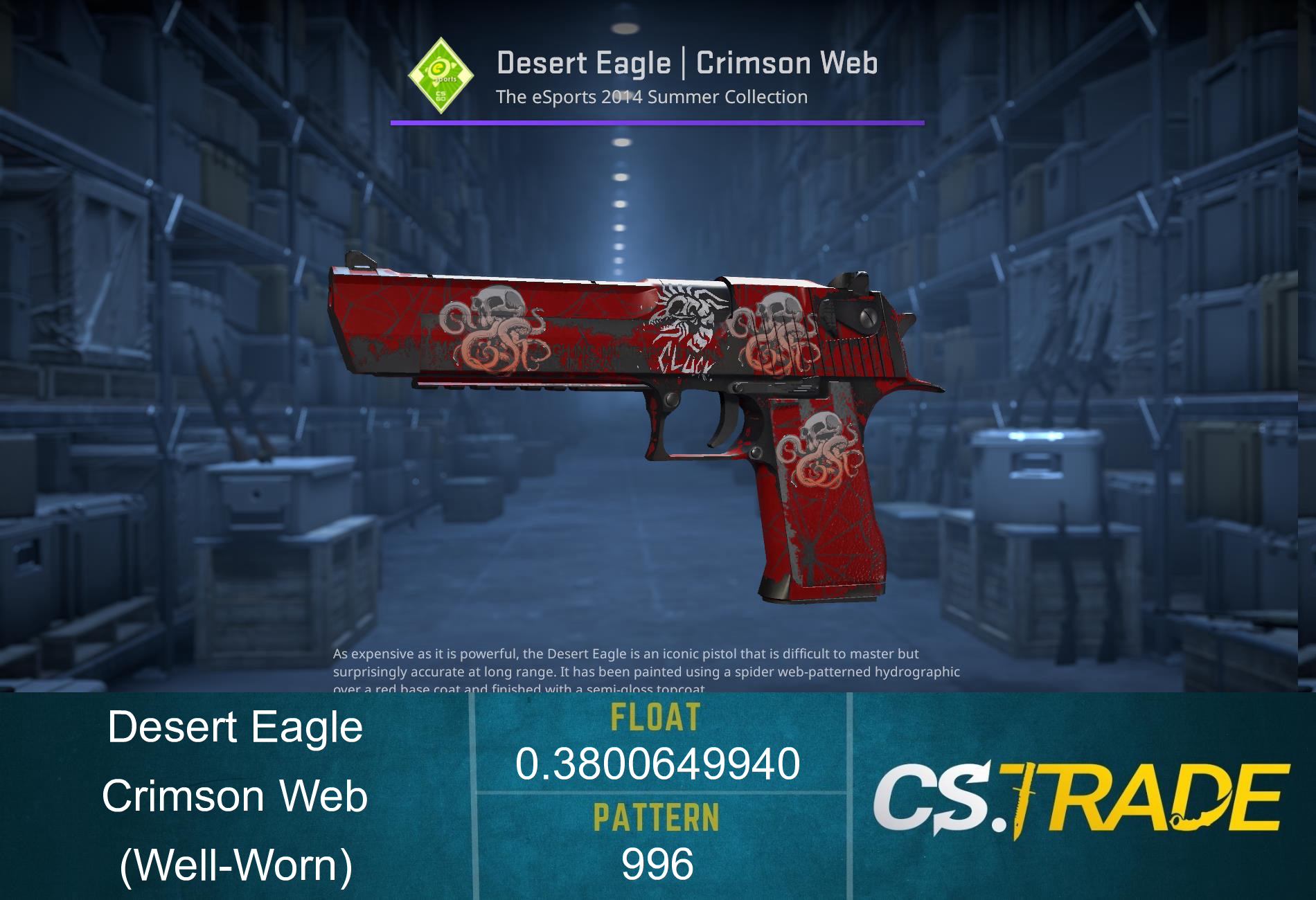The width and height of the screenshot is (1316, 900).
Task: Select The eSports 2014 Summer Collection label
Action: pos(652,97)
